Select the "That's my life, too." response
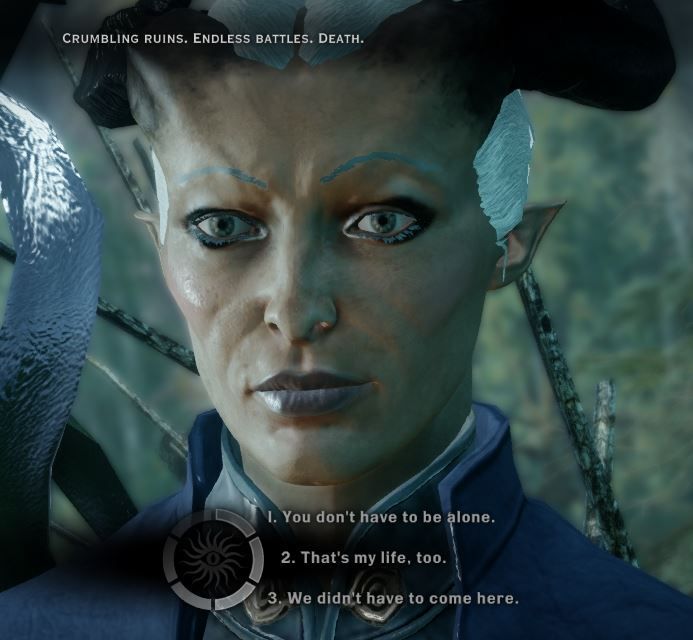The width and height of the screenshot is (693, 640). tap(362, 557)
